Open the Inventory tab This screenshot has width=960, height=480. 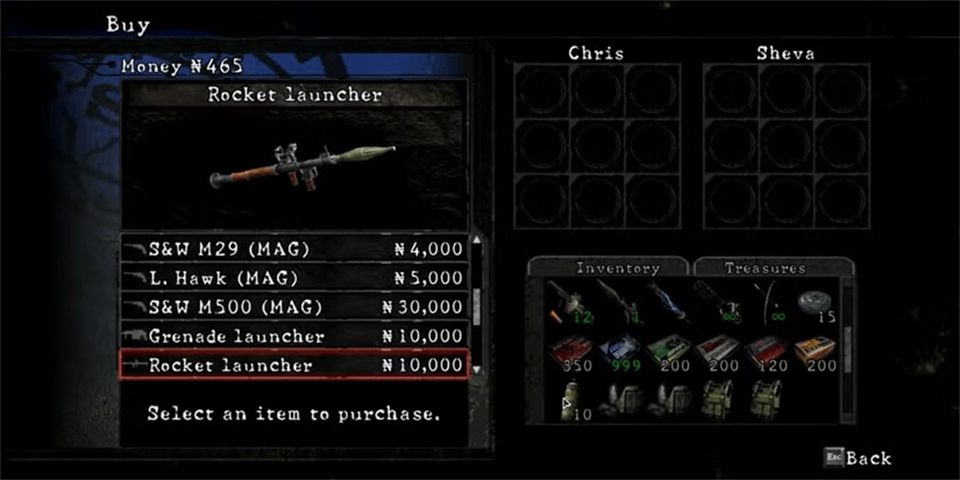pos(608,268)
